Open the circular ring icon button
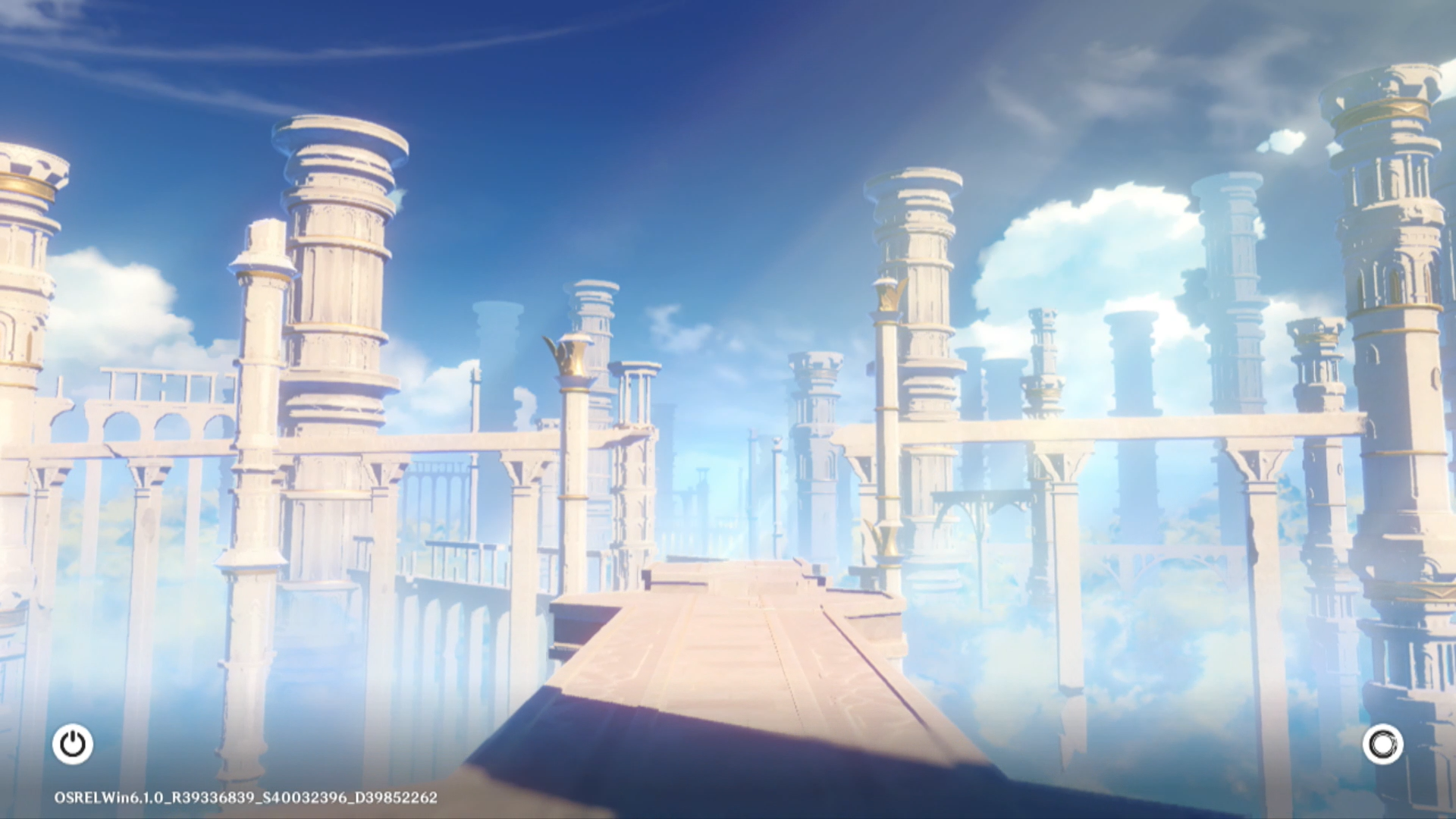The height and width of the screenshot is (819, 1456). [1382, 744]
